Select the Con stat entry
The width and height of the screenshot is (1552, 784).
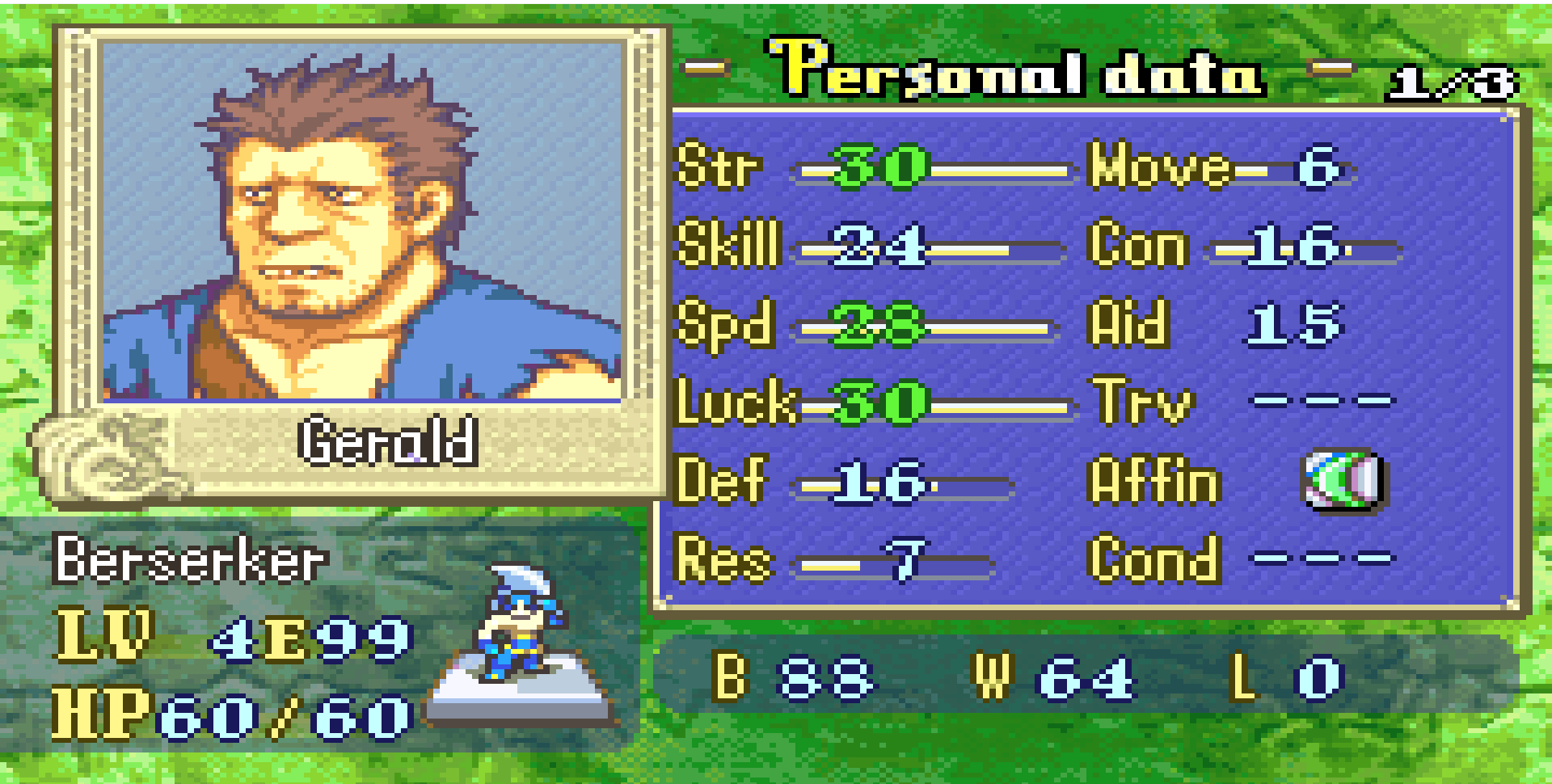click(1245, 246)
